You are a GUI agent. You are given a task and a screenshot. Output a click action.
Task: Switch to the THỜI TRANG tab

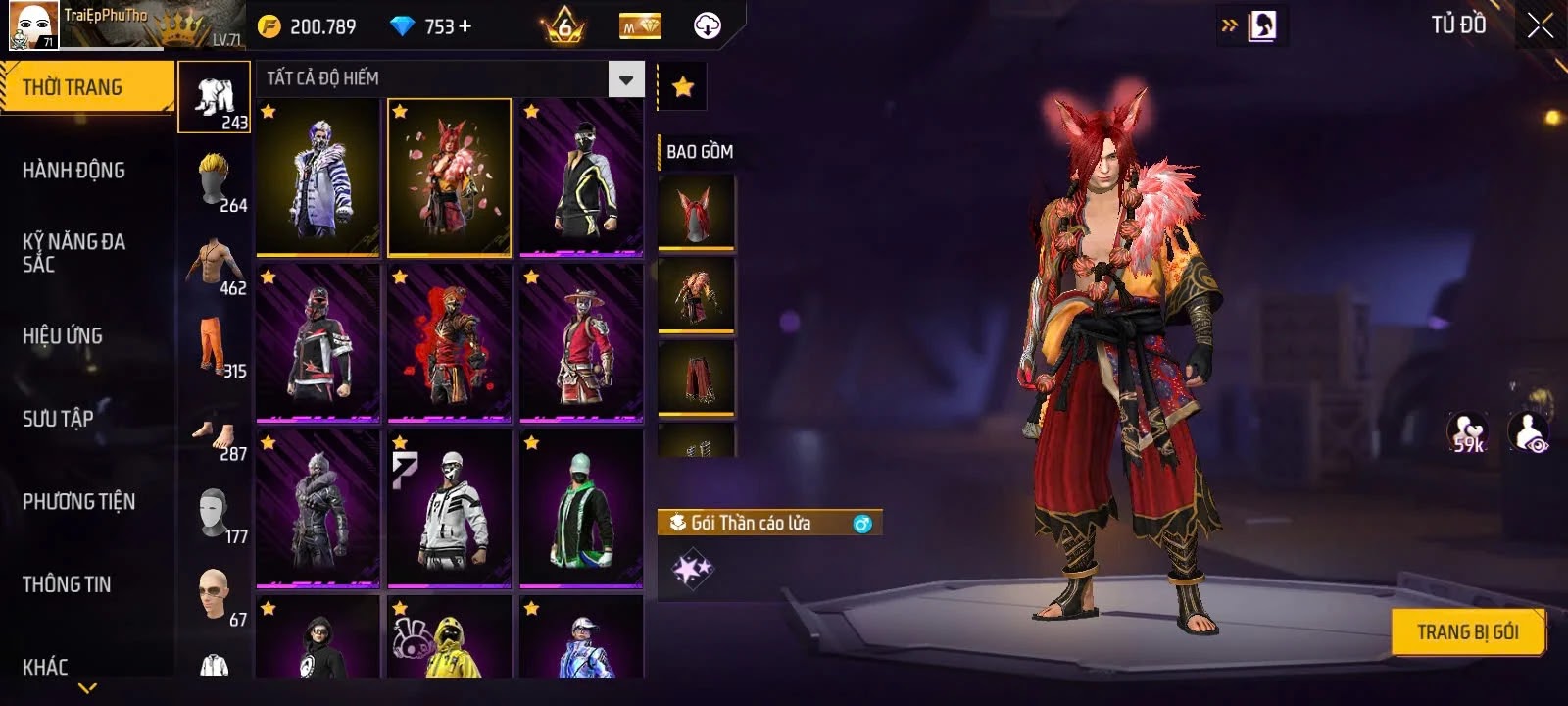pyautogui.click(x=86, y=87)
